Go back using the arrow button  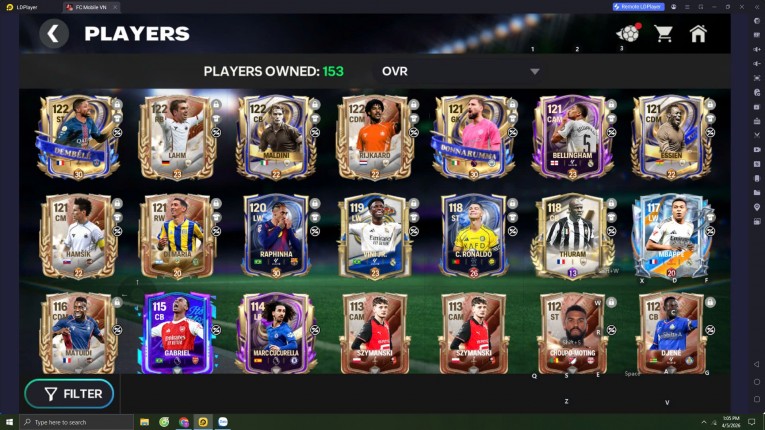(54, 34)
